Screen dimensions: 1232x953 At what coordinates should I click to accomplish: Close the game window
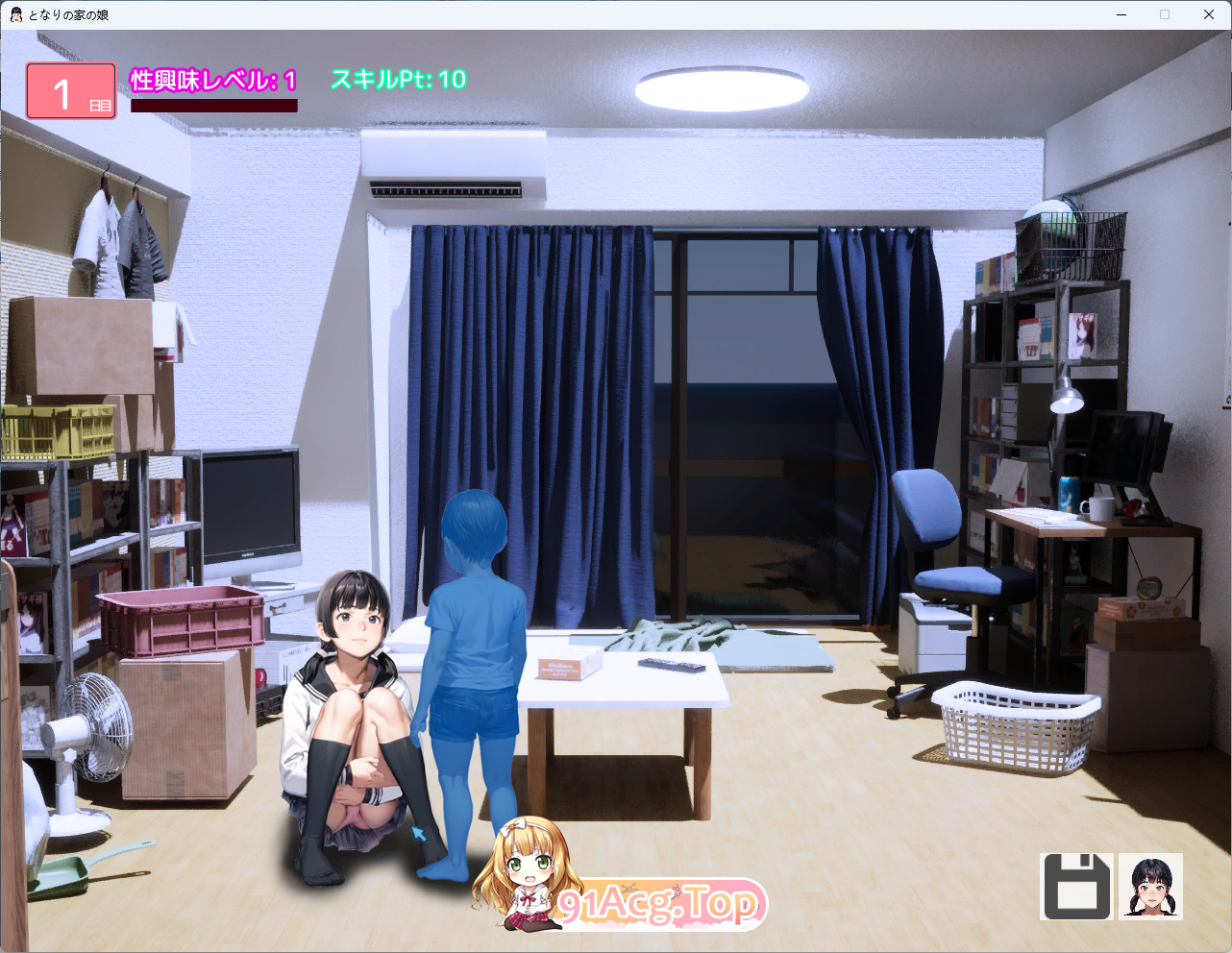click(x=1209, y=14)
